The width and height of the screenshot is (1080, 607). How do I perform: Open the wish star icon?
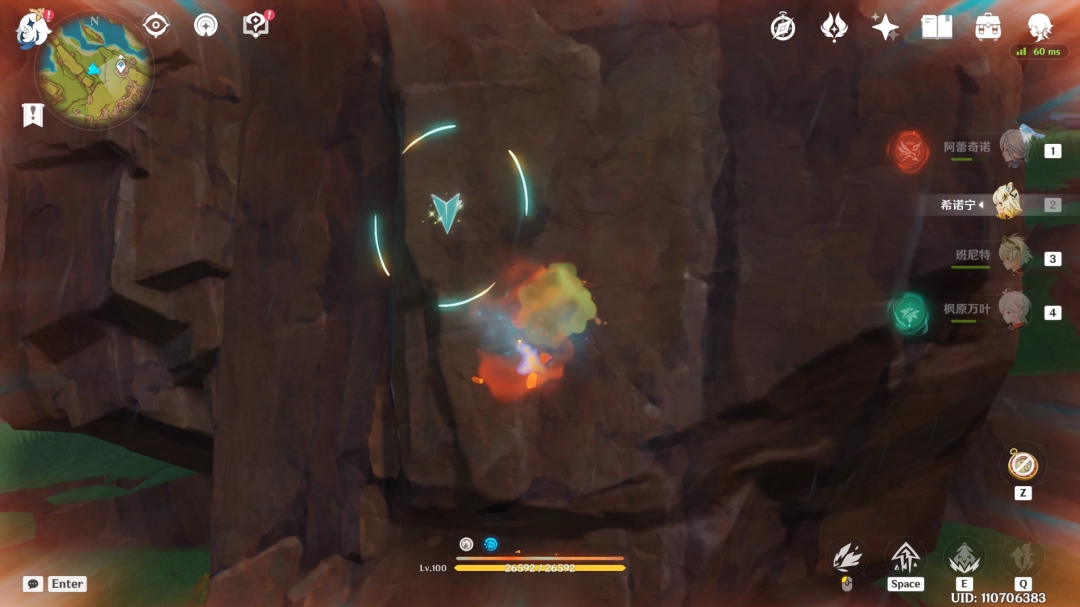pyautogui.click(x=885, y=27)
